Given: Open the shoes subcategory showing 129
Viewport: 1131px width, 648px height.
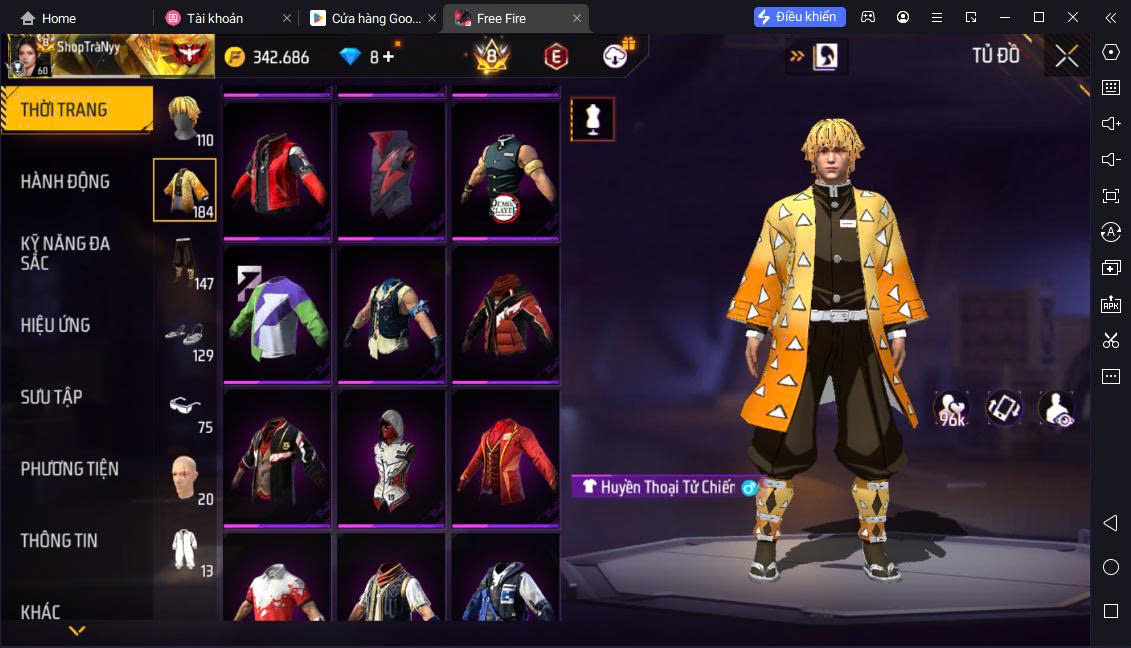Looking at the screenshot, I should point(185,337).
